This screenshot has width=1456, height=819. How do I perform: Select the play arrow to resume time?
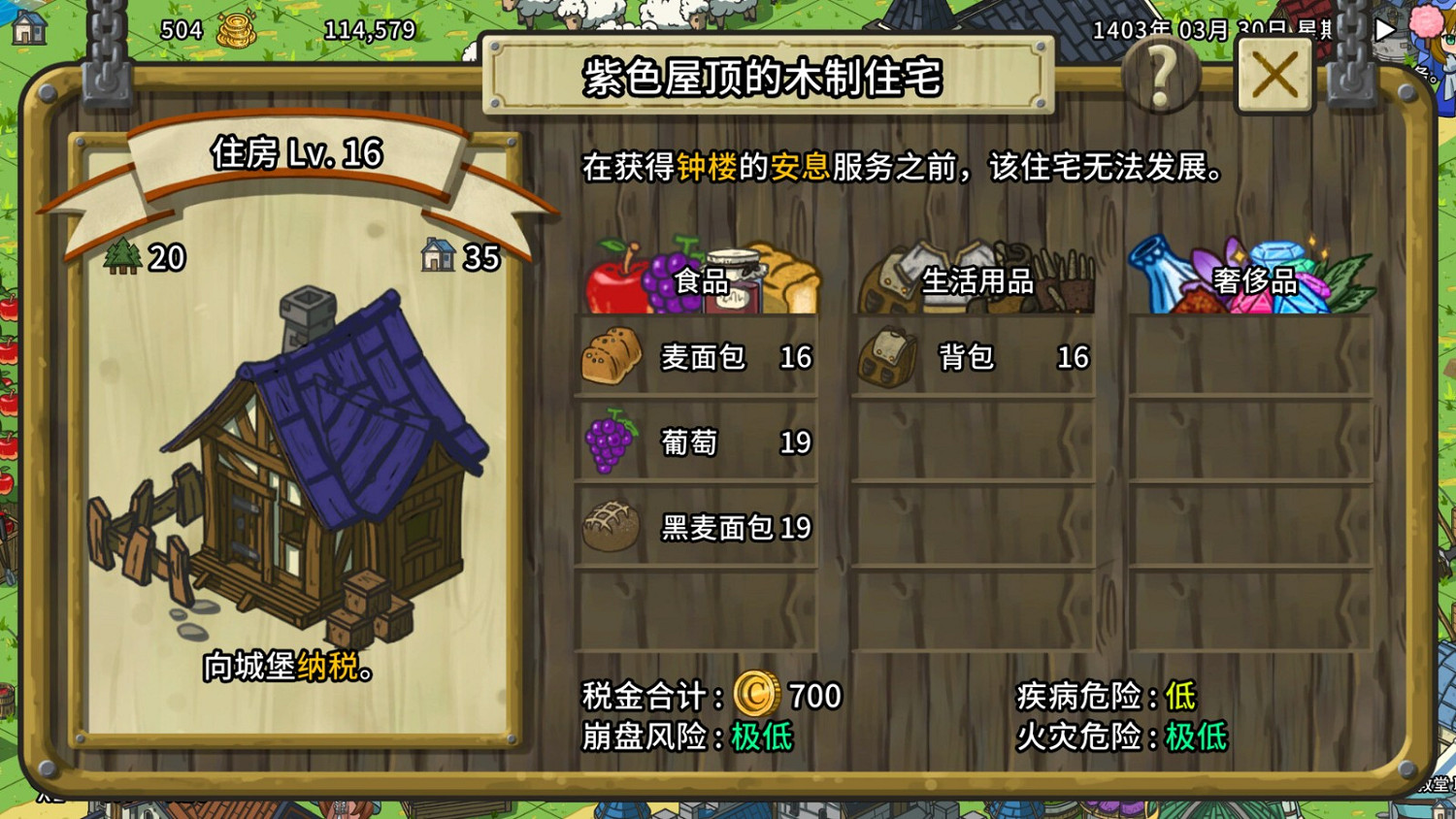[x=1384, y=29]
